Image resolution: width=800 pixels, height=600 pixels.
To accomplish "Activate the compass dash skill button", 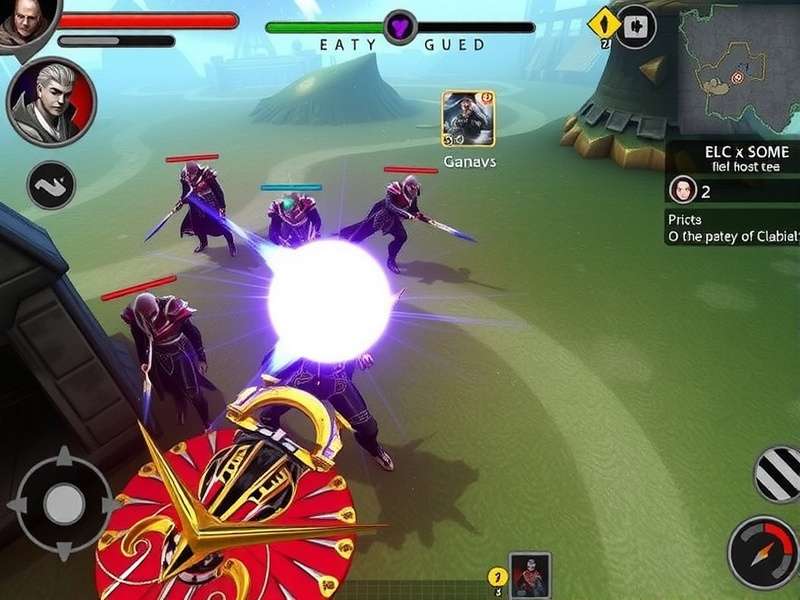I will (763, 552).
